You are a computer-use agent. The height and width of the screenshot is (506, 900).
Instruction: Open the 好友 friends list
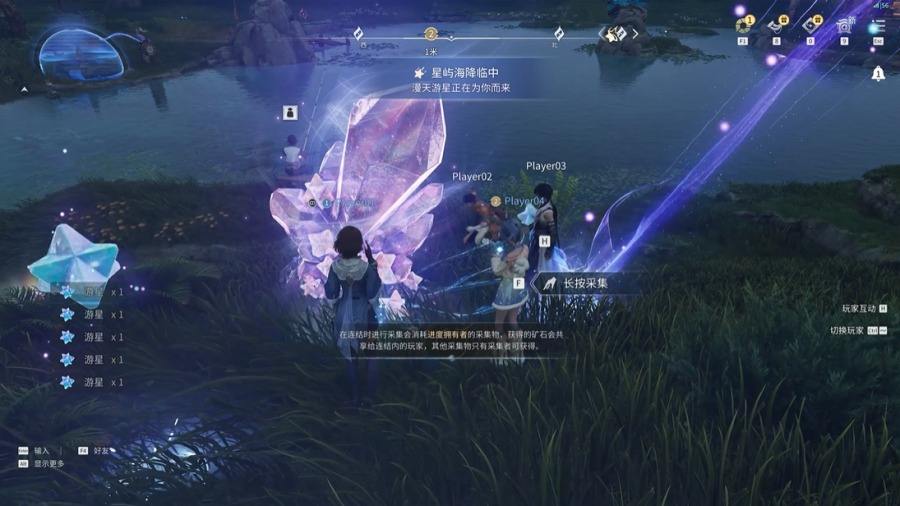(100, 451)
